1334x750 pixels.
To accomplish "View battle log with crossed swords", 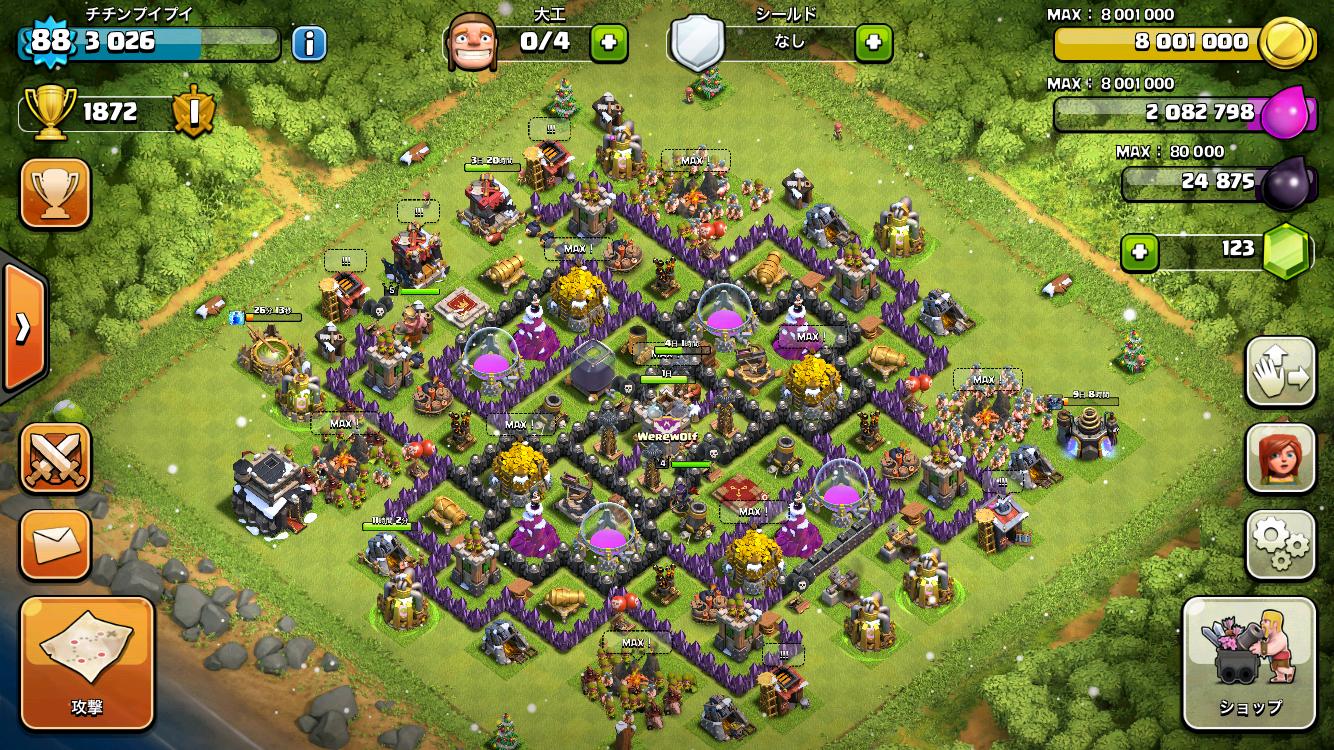I will [x=56, y=458].
